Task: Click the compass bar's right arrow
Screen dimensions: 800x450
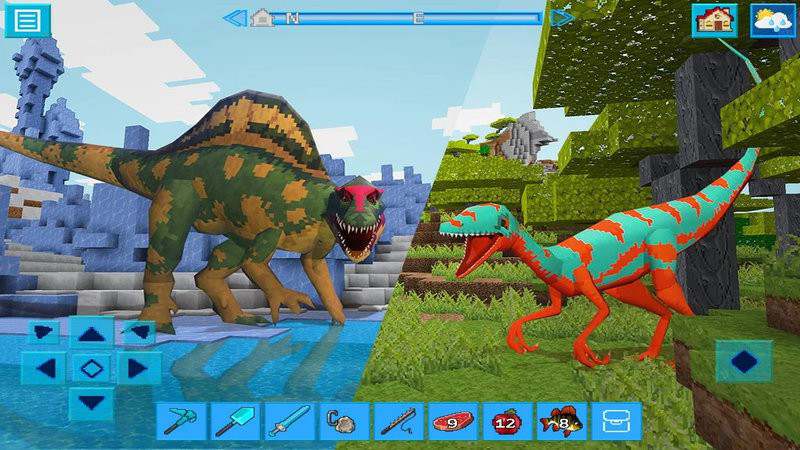Action: pyautogui.click(x=562, y=17)
